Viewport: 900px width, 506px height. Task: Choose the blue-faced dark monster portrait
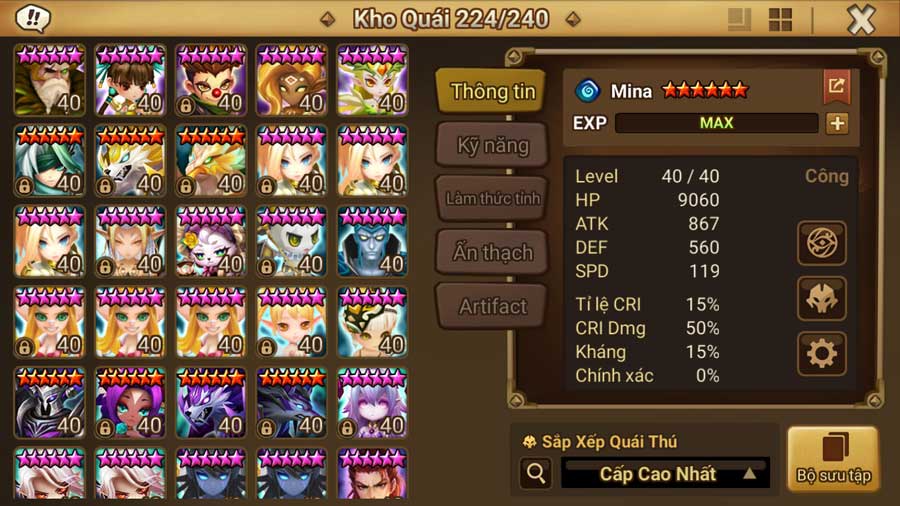tap(372, 242)
